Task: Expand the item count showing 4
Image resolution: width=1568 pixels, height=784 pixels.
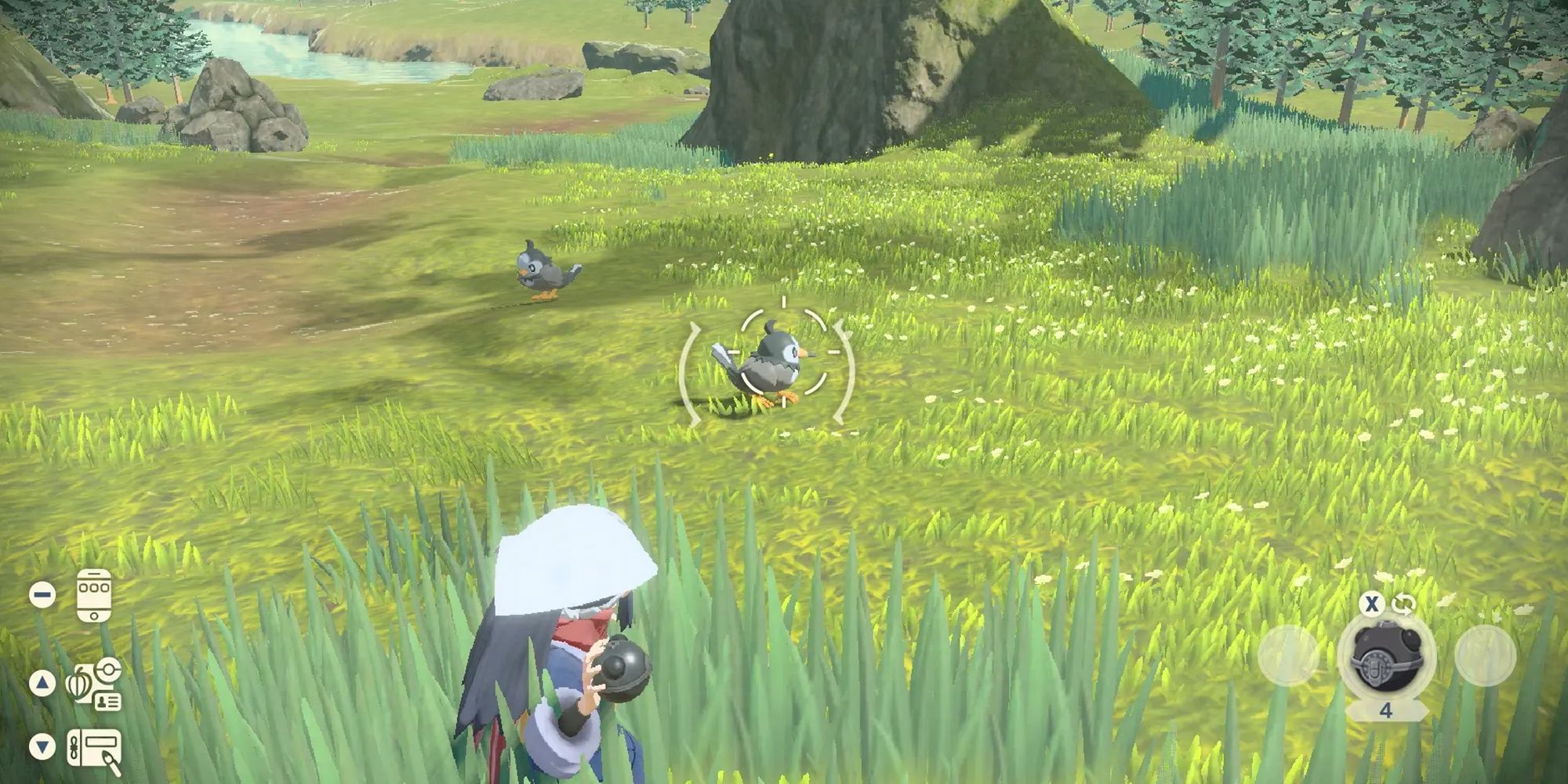Action: click(x=1387, y=710)
